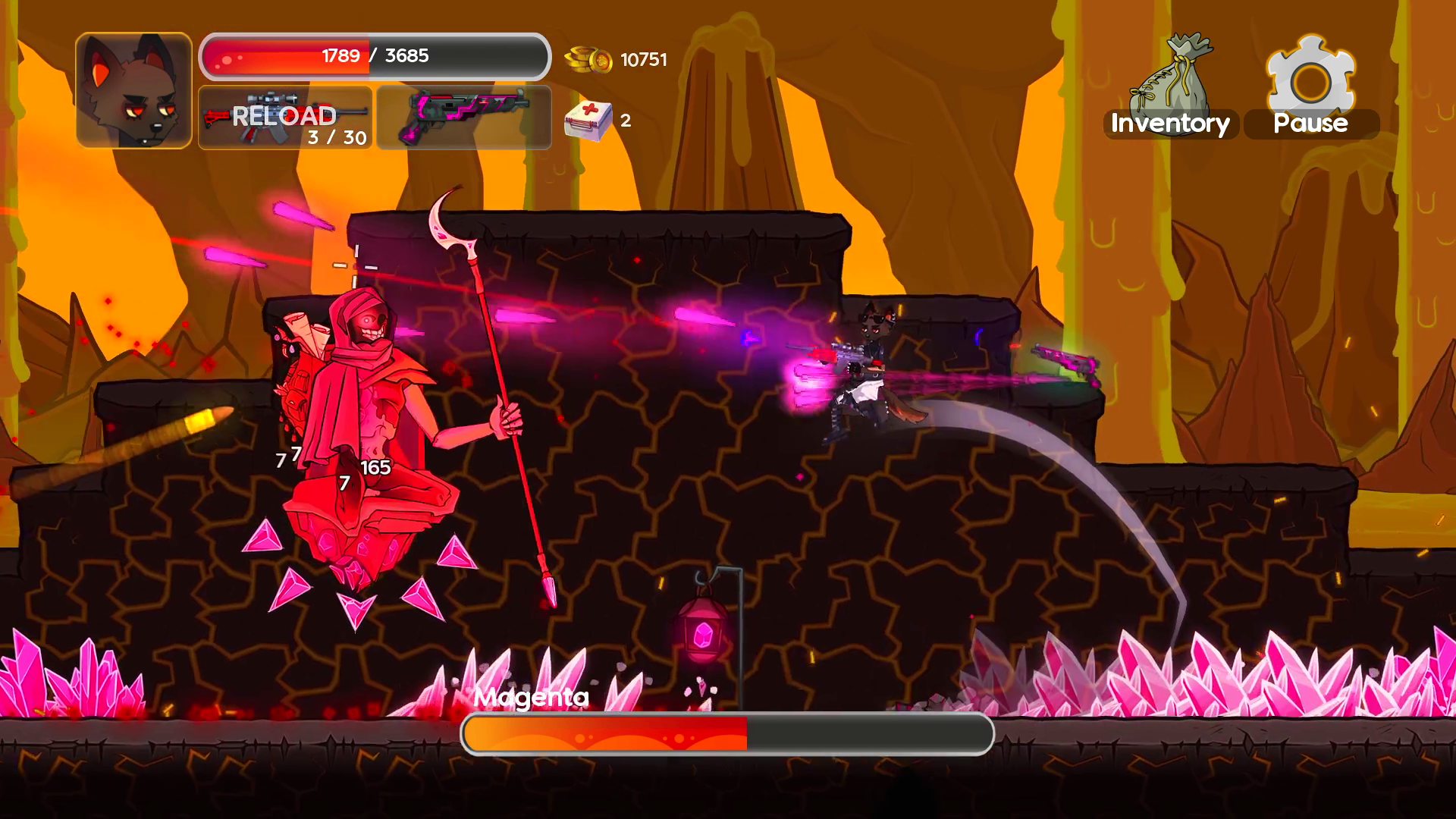This screenshot has height=819, width=1456.
Task: Expand the coin total 10751 display
Action: click(643, 59)
